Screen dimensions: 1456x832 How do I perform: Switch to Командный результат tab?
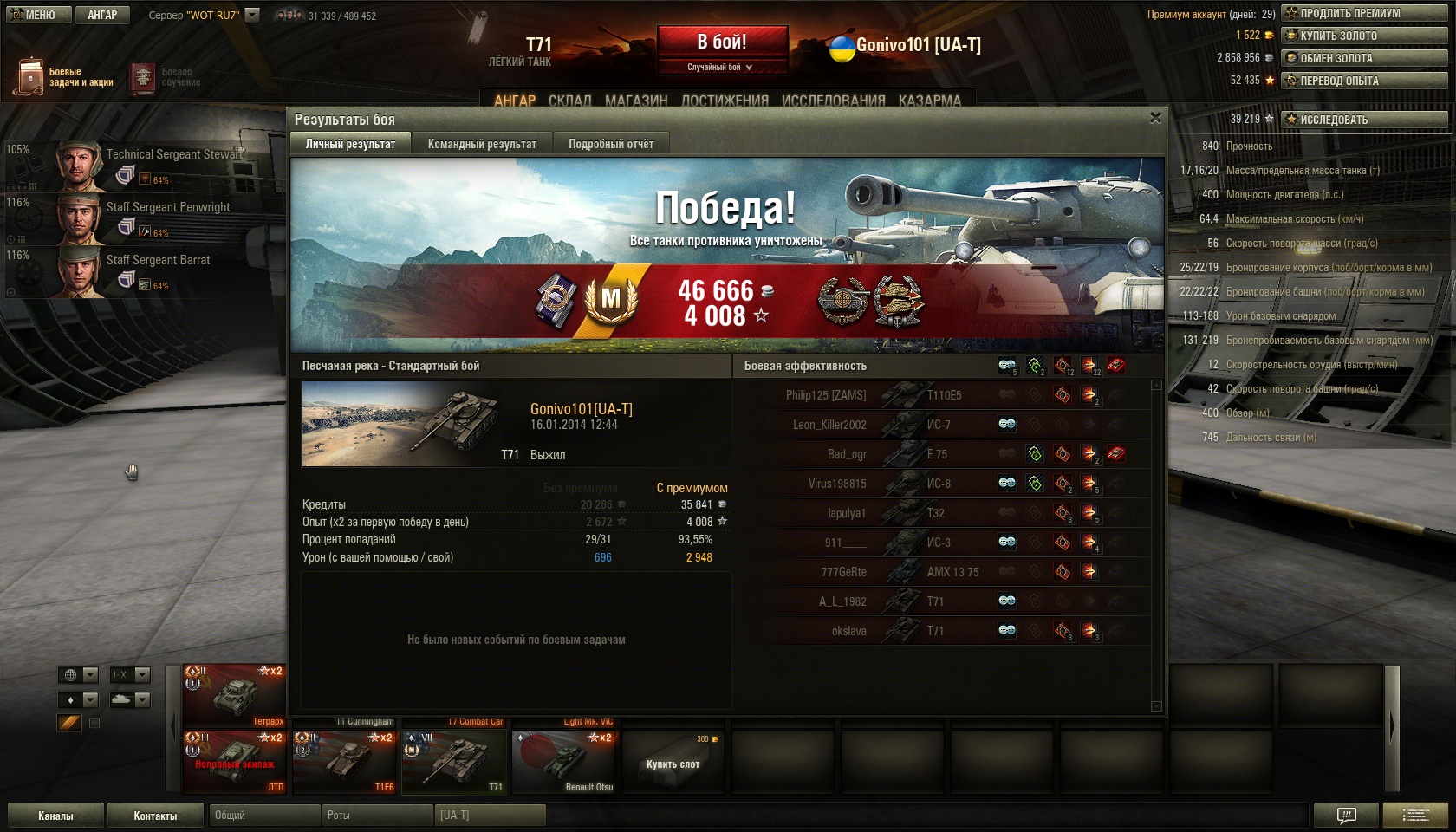click(482, 144)
